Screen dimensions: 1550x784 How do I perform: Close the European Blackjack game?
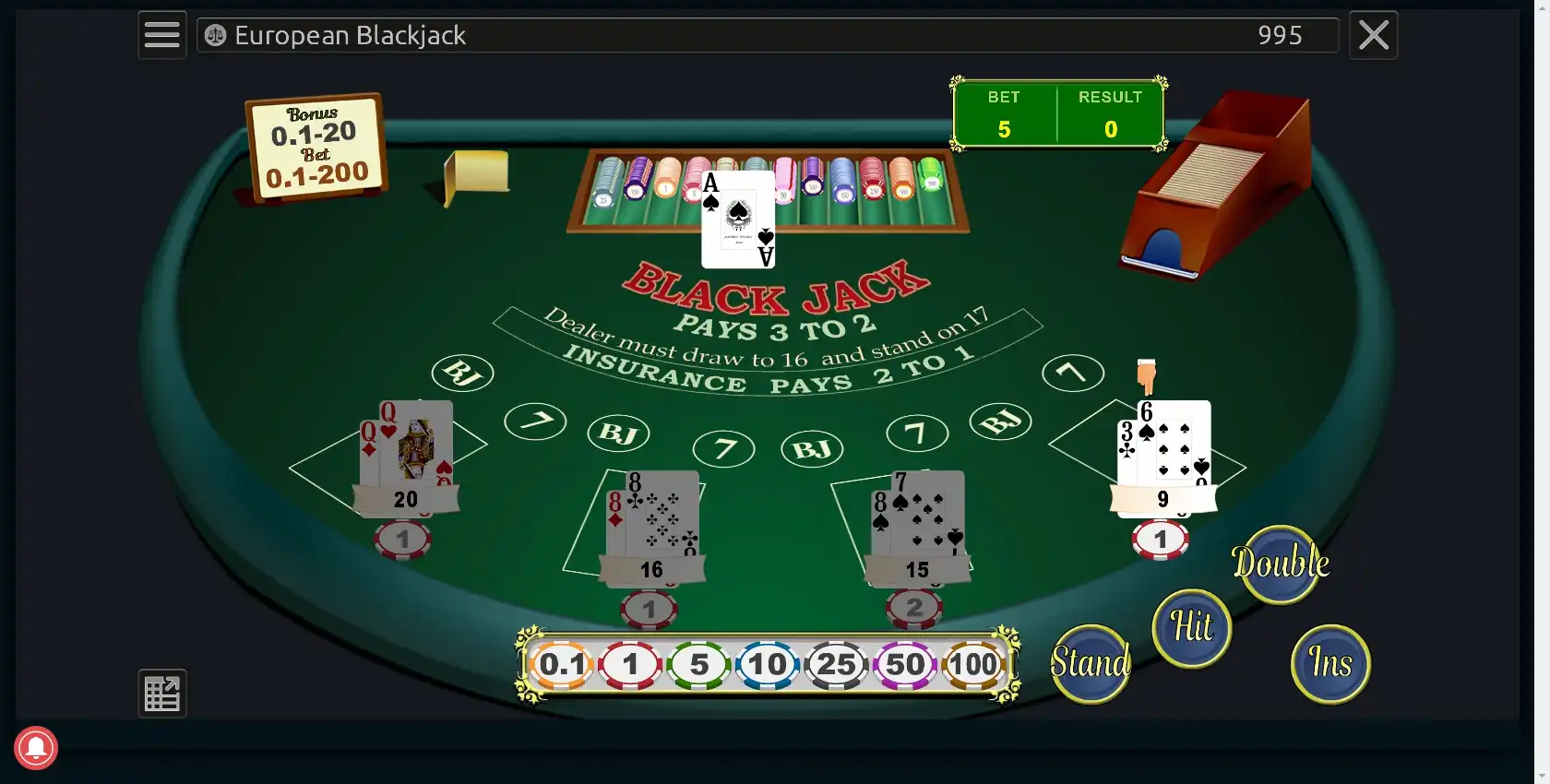tap(1373, 35)
